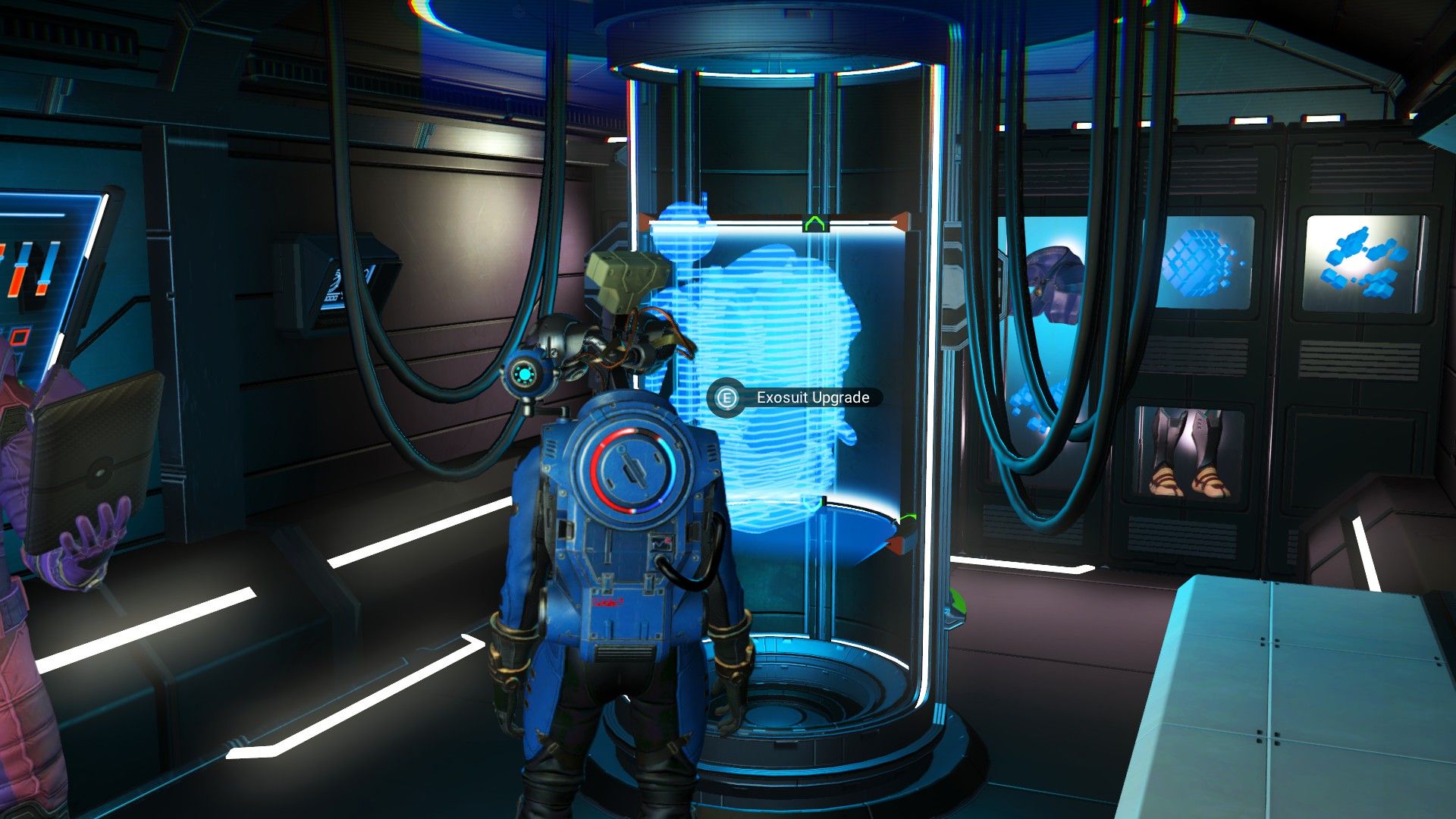Select the robotic multi-tool on the player's shoulder
The width and height of the screenshot is (1456, 819).
point(622,303)
